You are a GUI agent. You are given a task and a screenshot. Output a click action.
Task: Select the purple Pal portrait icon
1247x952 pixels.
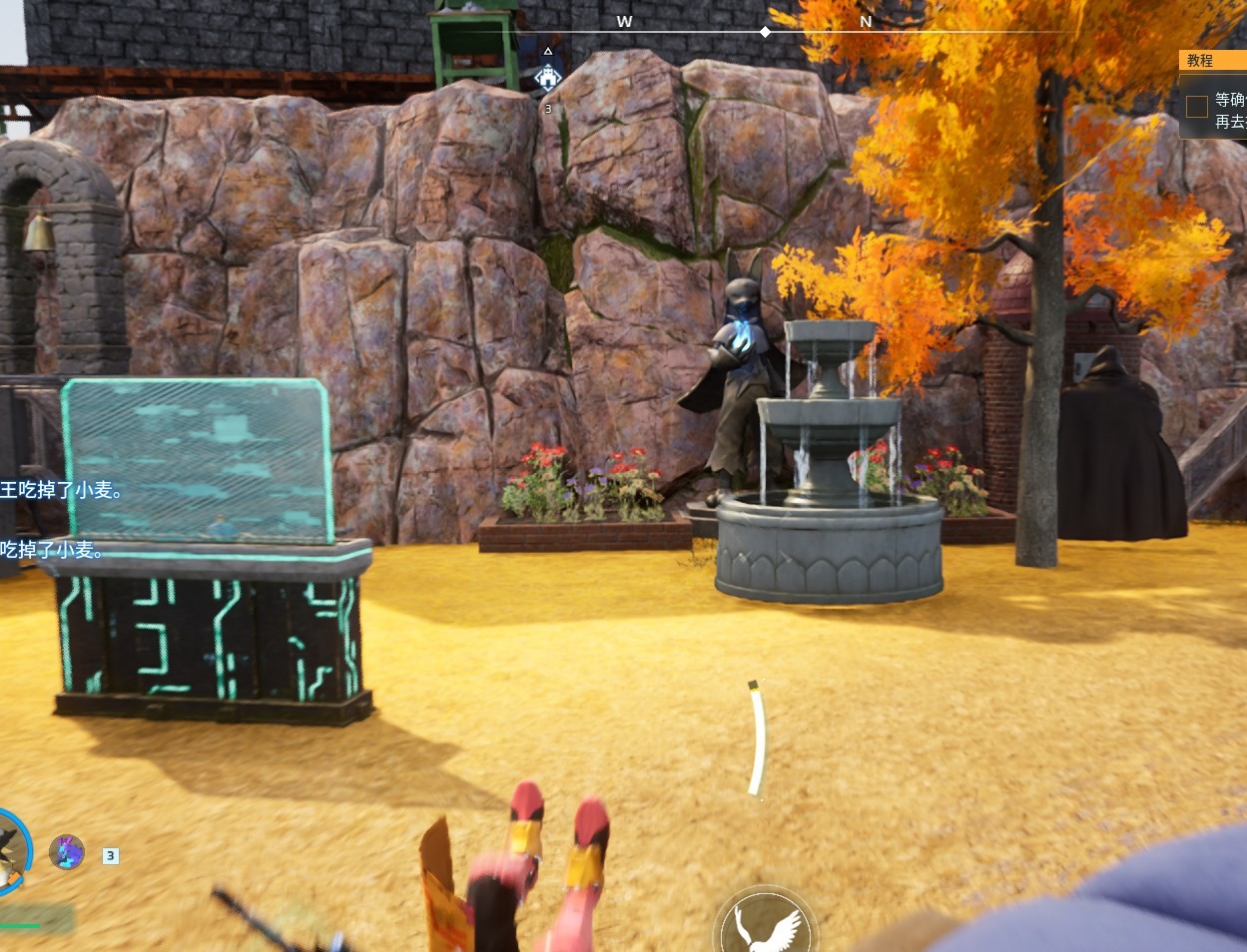67,852
